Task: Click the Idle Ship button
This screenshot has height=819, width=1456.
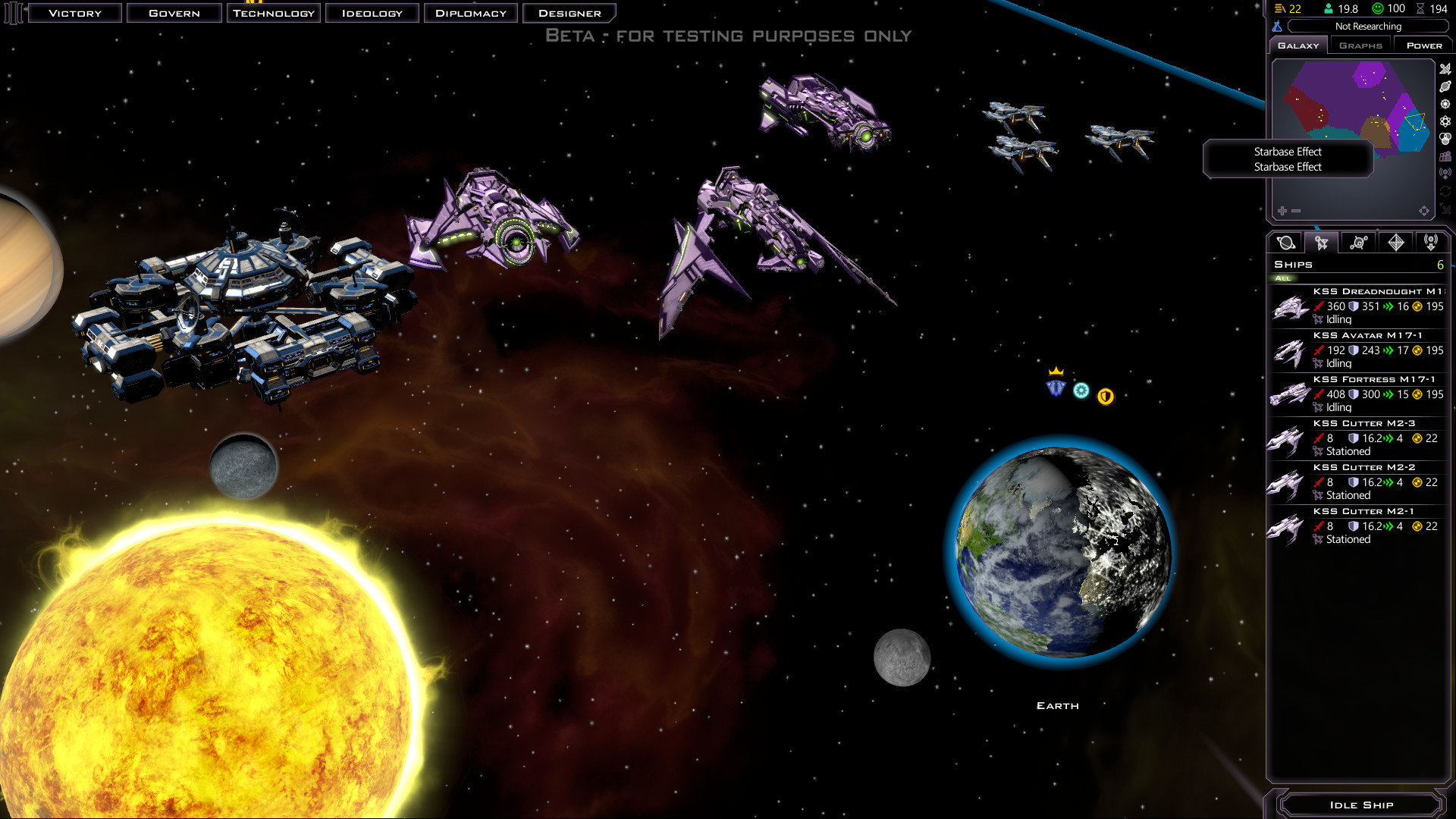Action: click(x=1360, y=805)
